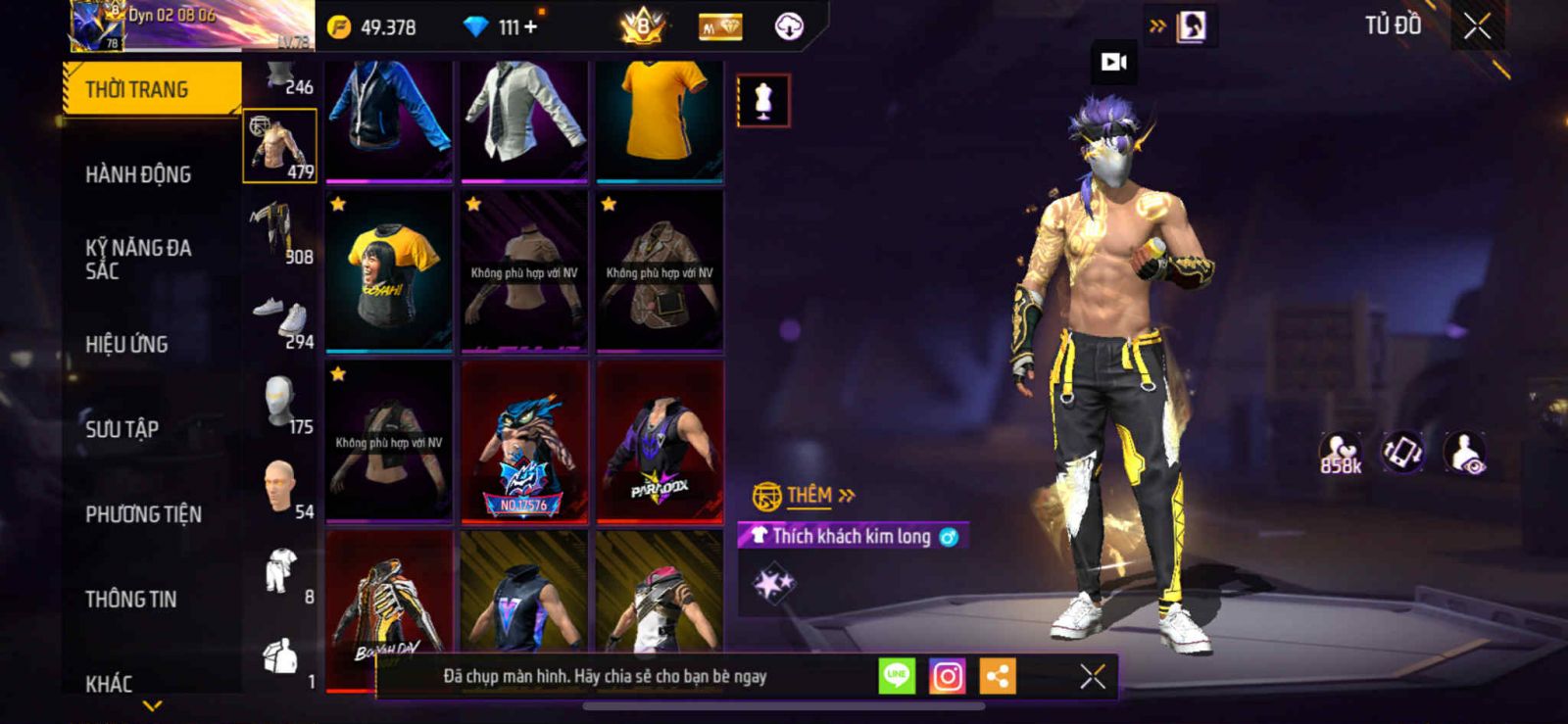Image resolution: width=1568 pixels, height=724 pixels.
Task: Choose the yellow t-shirt outfit
Action: coord(660,120)
